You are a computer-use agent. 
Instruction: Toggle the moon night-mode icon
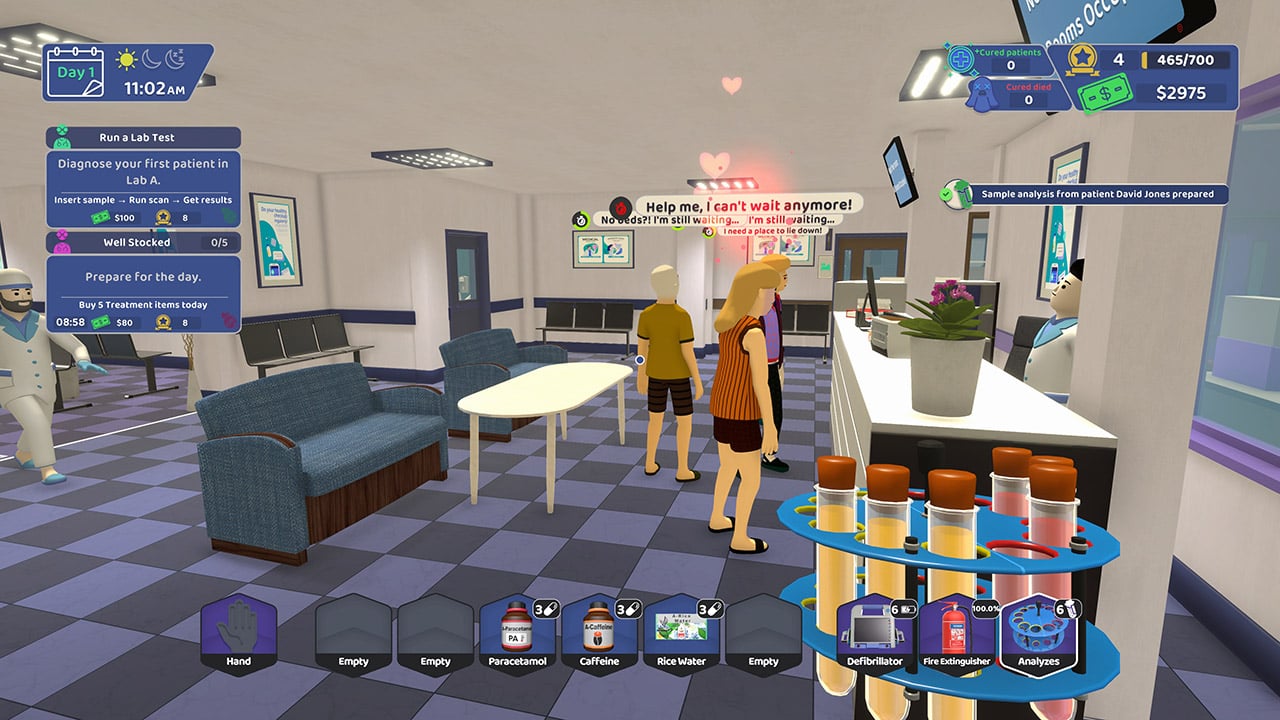(x=151, y=61)
